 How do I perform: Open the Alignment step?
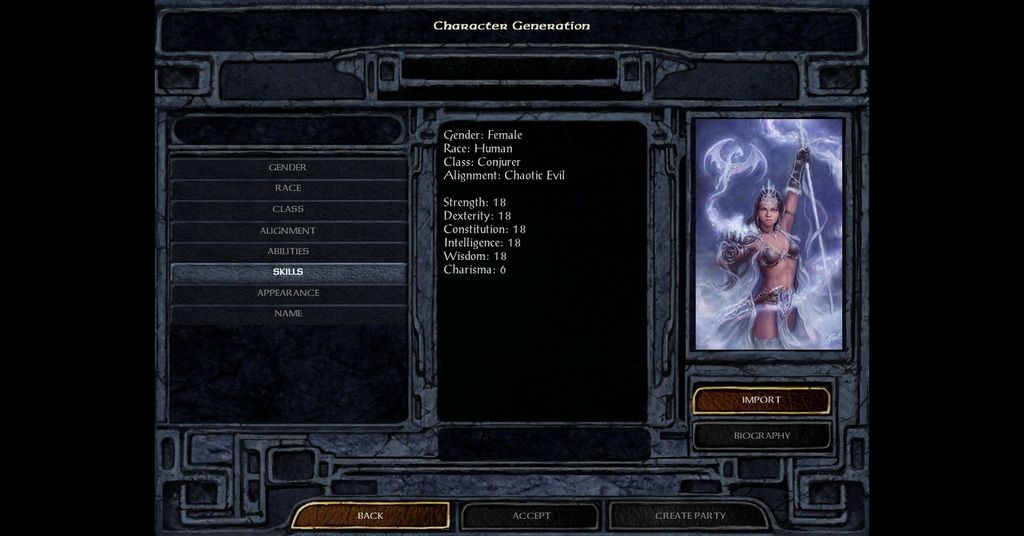coord(288,231)
